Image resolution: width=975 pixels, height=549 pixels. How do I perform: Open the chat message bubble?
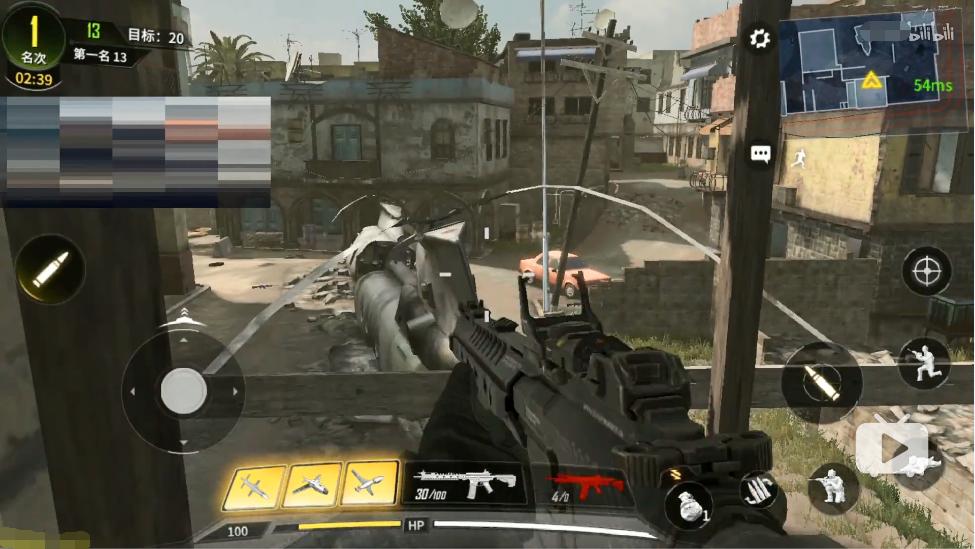pyautogui.click(x=761, y=154)
